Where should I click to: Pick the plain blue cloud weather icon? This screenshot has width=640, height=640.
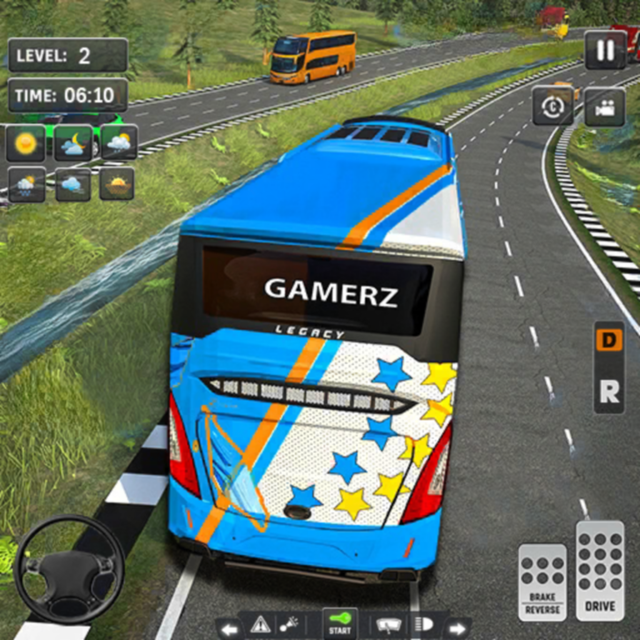(71, 184)
